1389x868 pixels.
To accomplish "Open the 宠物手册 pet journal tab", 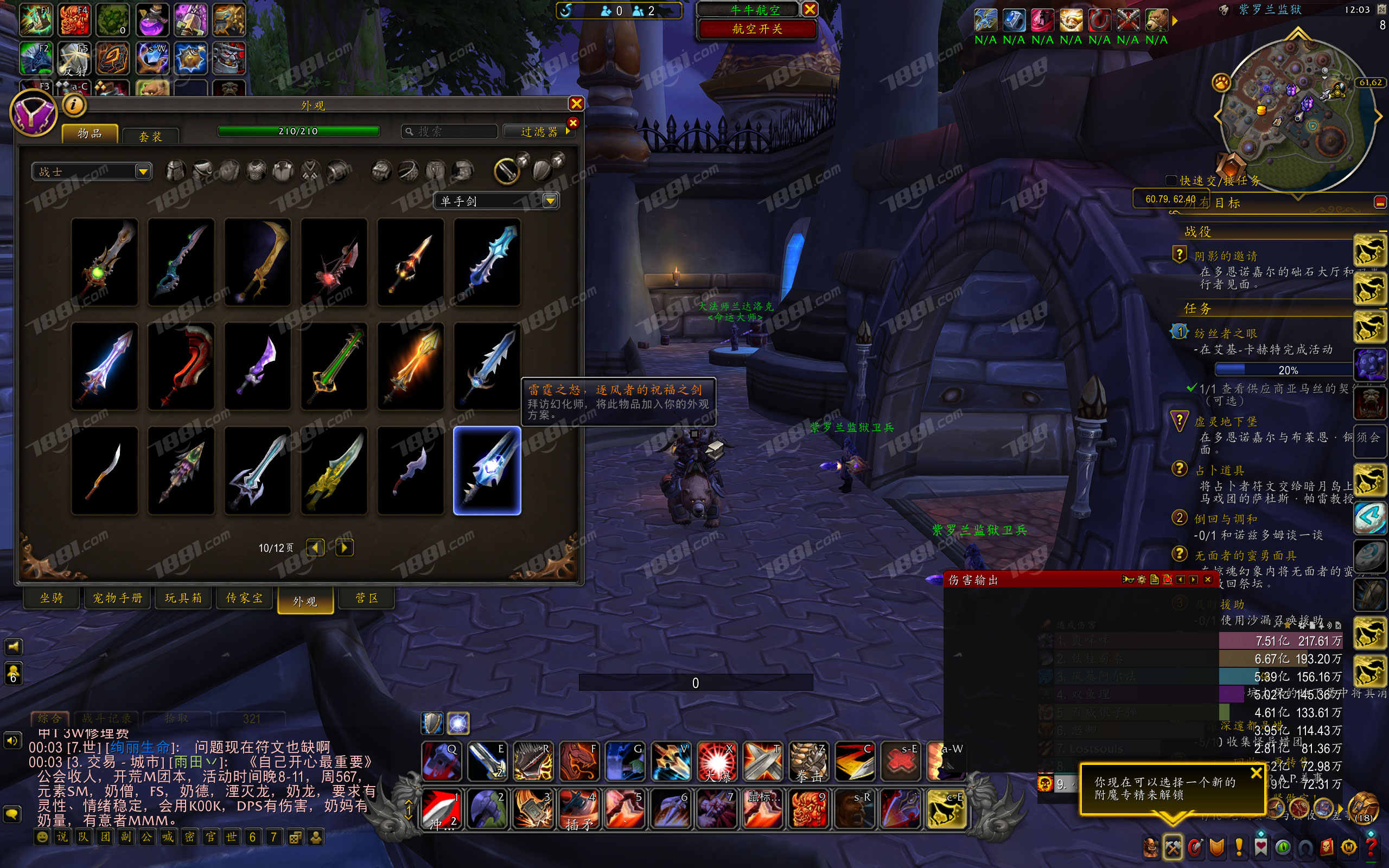I will pos(118,598).
